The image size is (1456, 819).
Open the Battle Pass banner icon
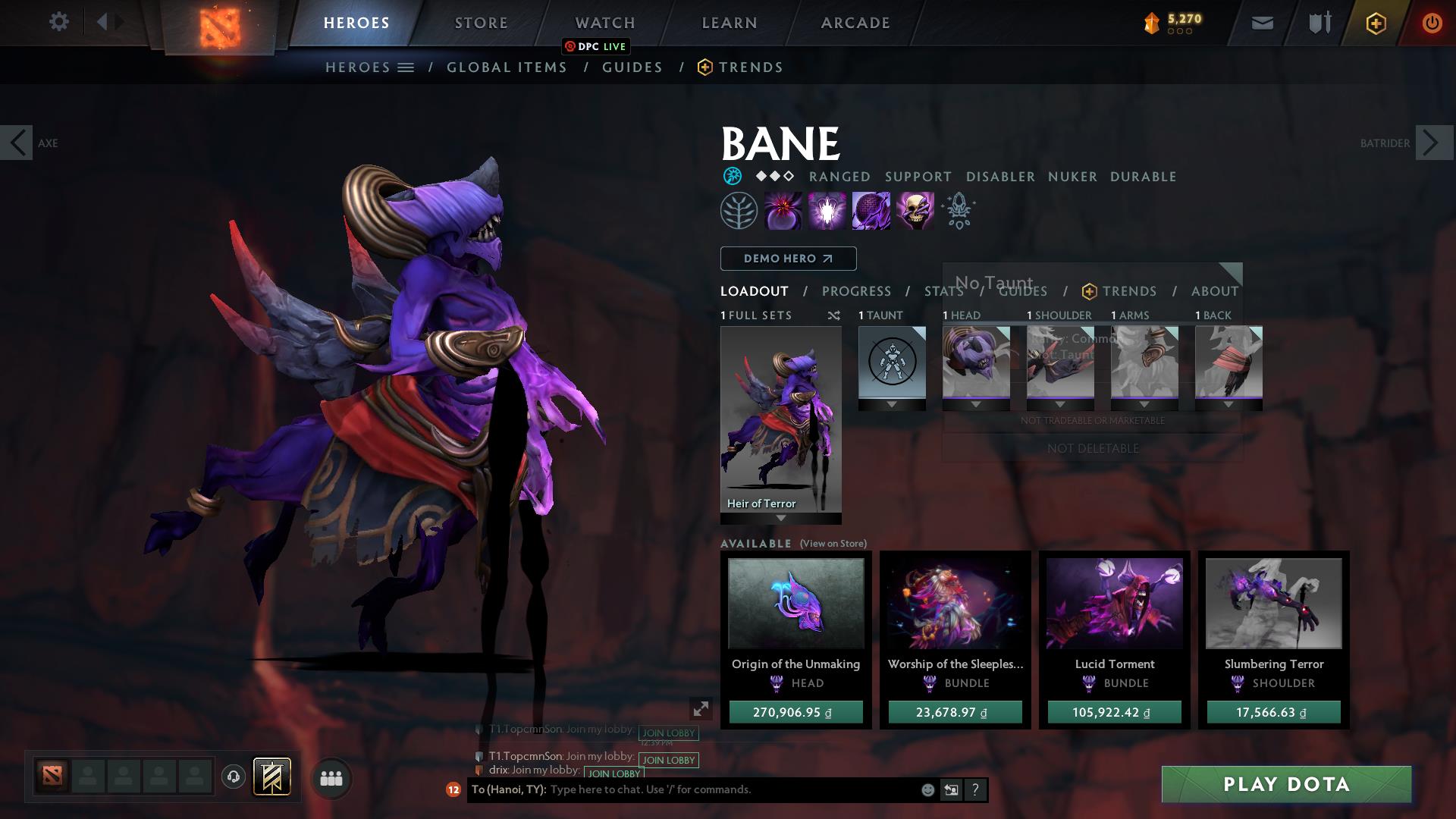tap(271, 778)
